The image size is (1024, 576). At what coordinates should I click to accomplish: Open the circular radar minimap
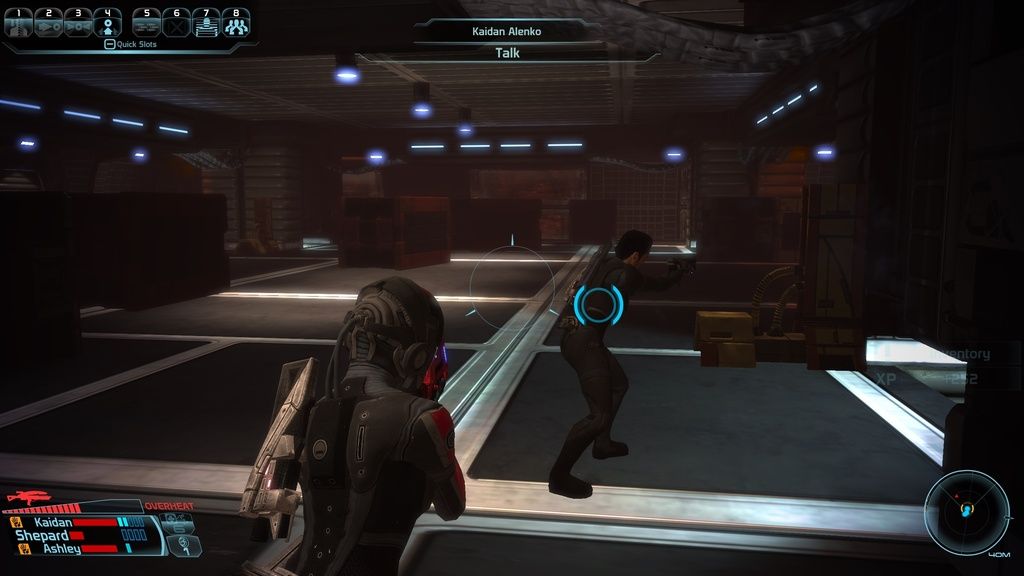pyautogui.click(x=967, y=512)
